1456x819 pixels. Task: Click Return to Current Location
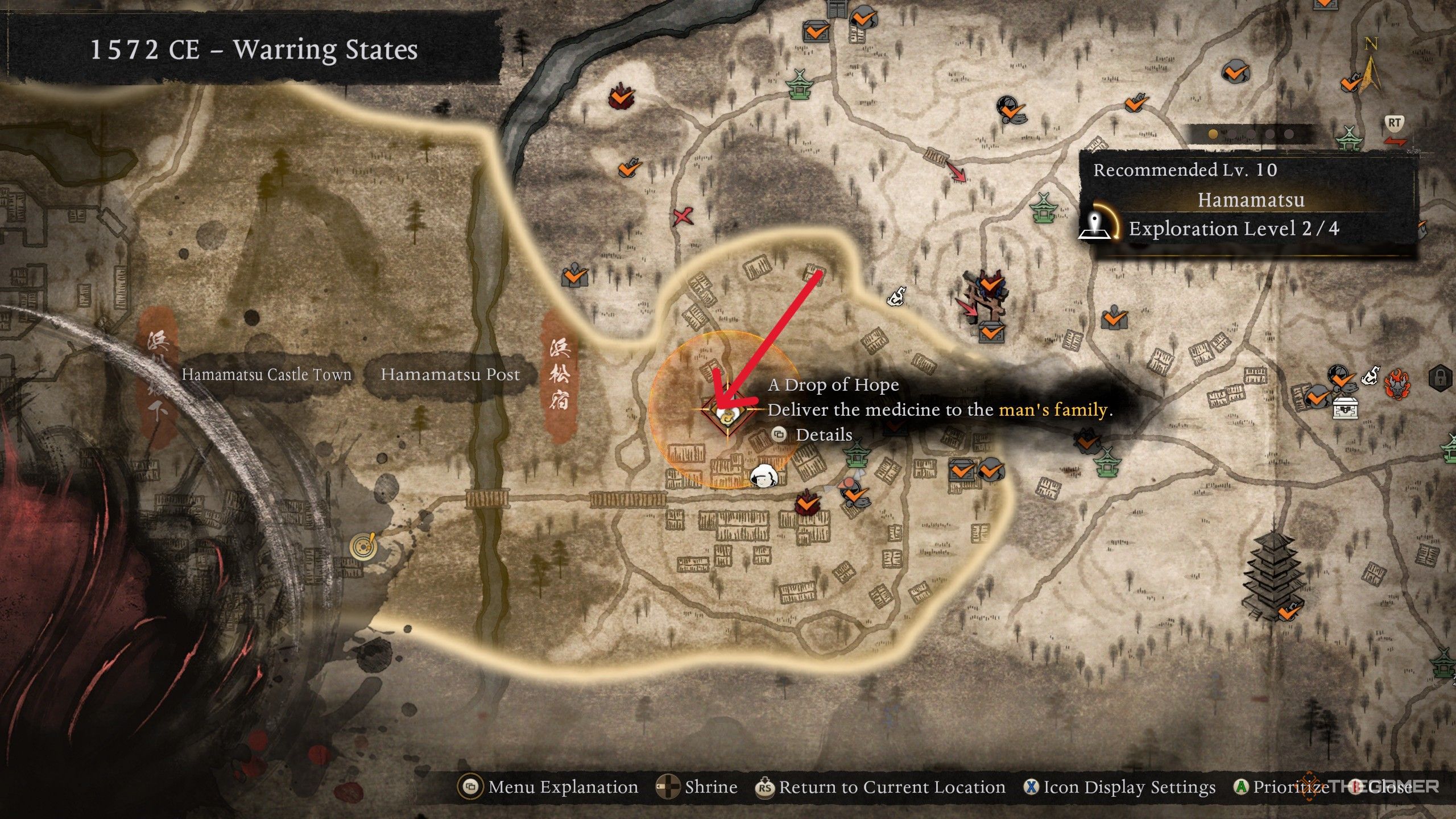click(880, 787)
